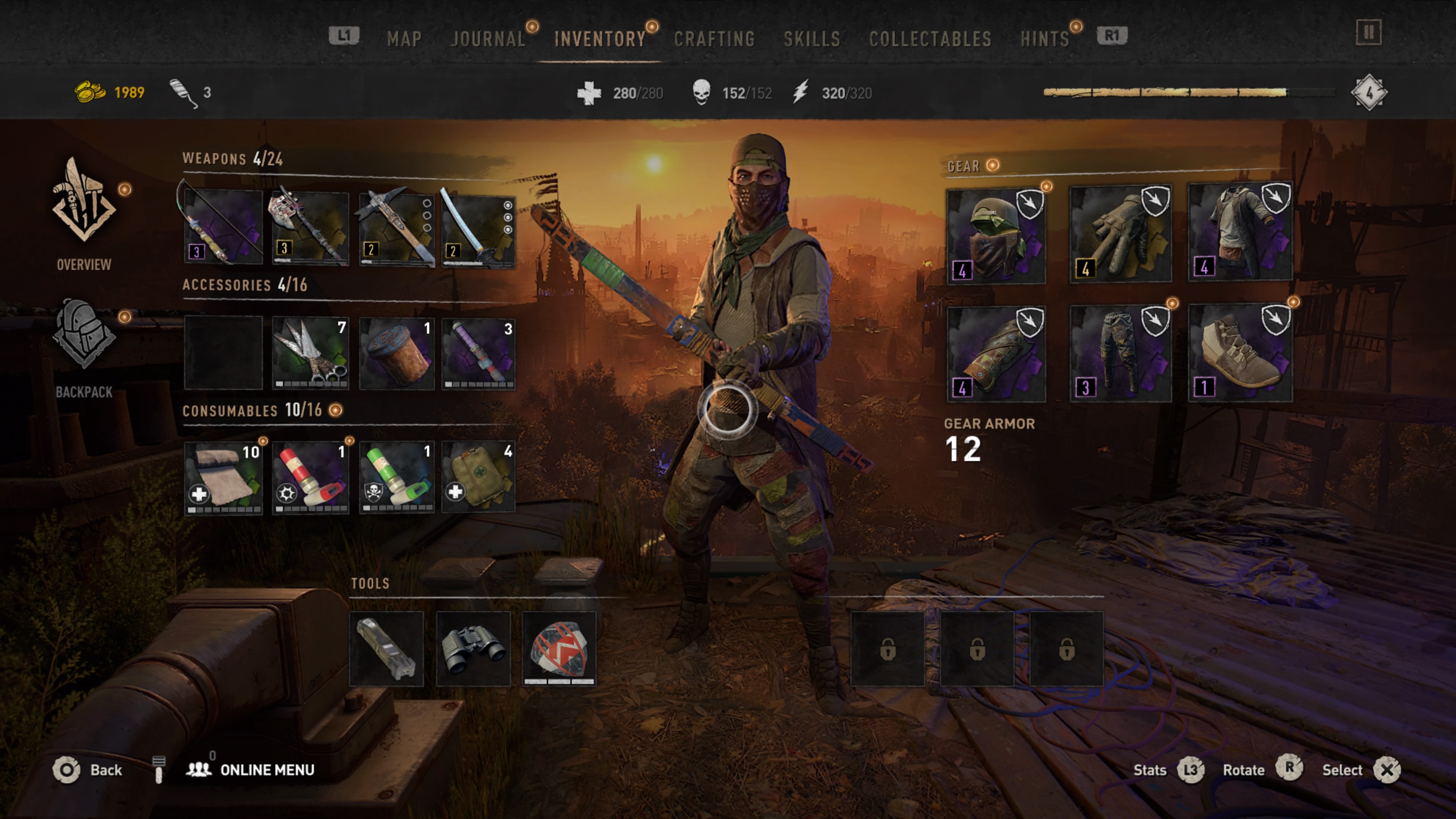
Task: Choose the binoculars tool
Action: click(473, 649)
